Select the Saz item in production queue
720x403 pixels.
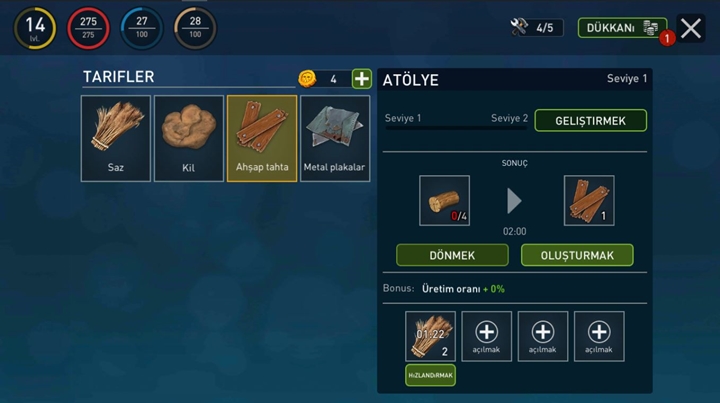[430, 335]
